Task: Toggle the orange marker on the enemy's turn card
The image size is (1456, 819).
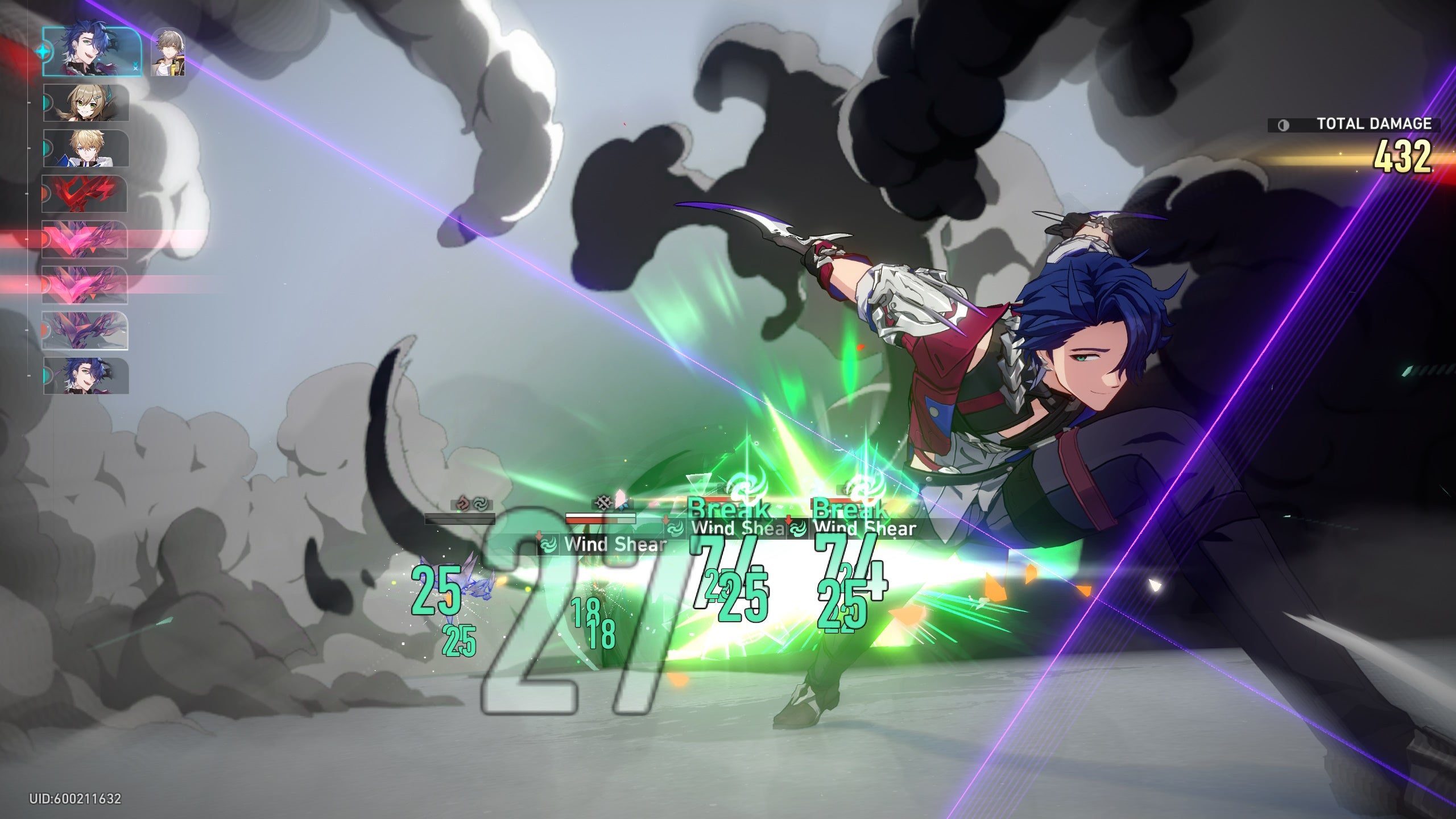Action: coord(46,193)
